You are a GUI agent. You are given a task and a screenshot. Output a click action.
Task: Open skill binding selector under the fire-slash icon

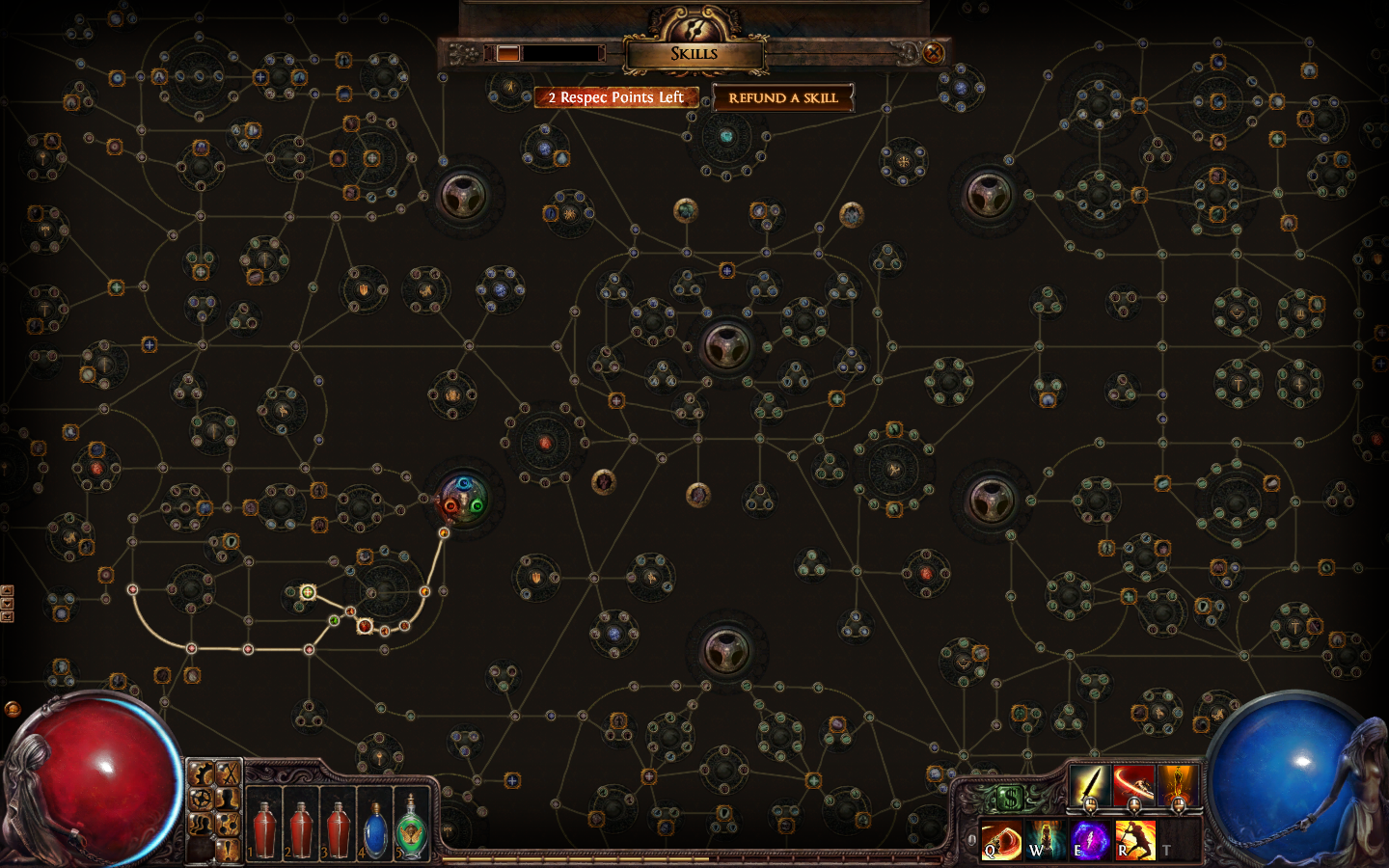click(1134, 805)
